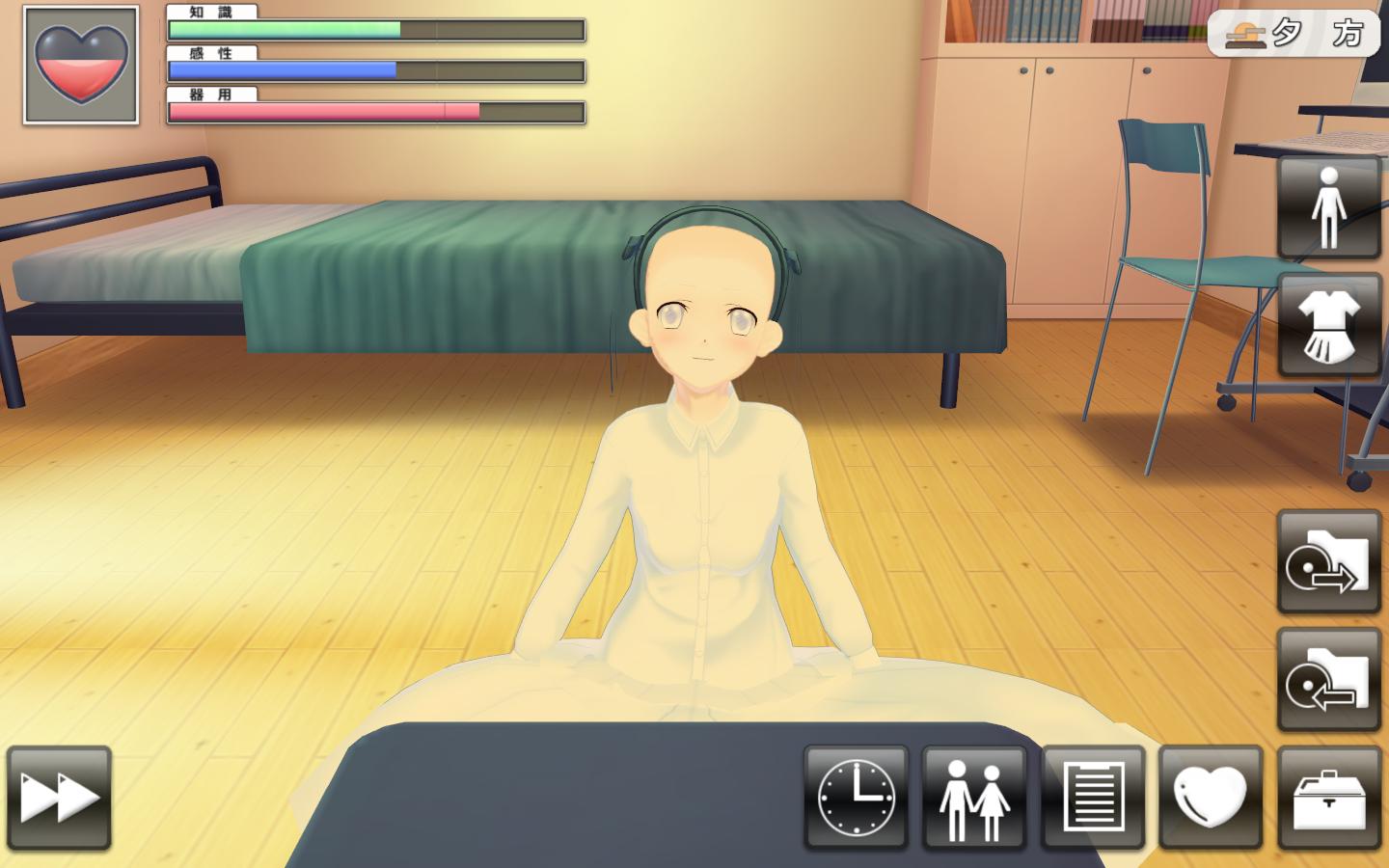
Task: Click the disk folder right-arrow button
Action: pyautogui.click(x=1329, y=562)
